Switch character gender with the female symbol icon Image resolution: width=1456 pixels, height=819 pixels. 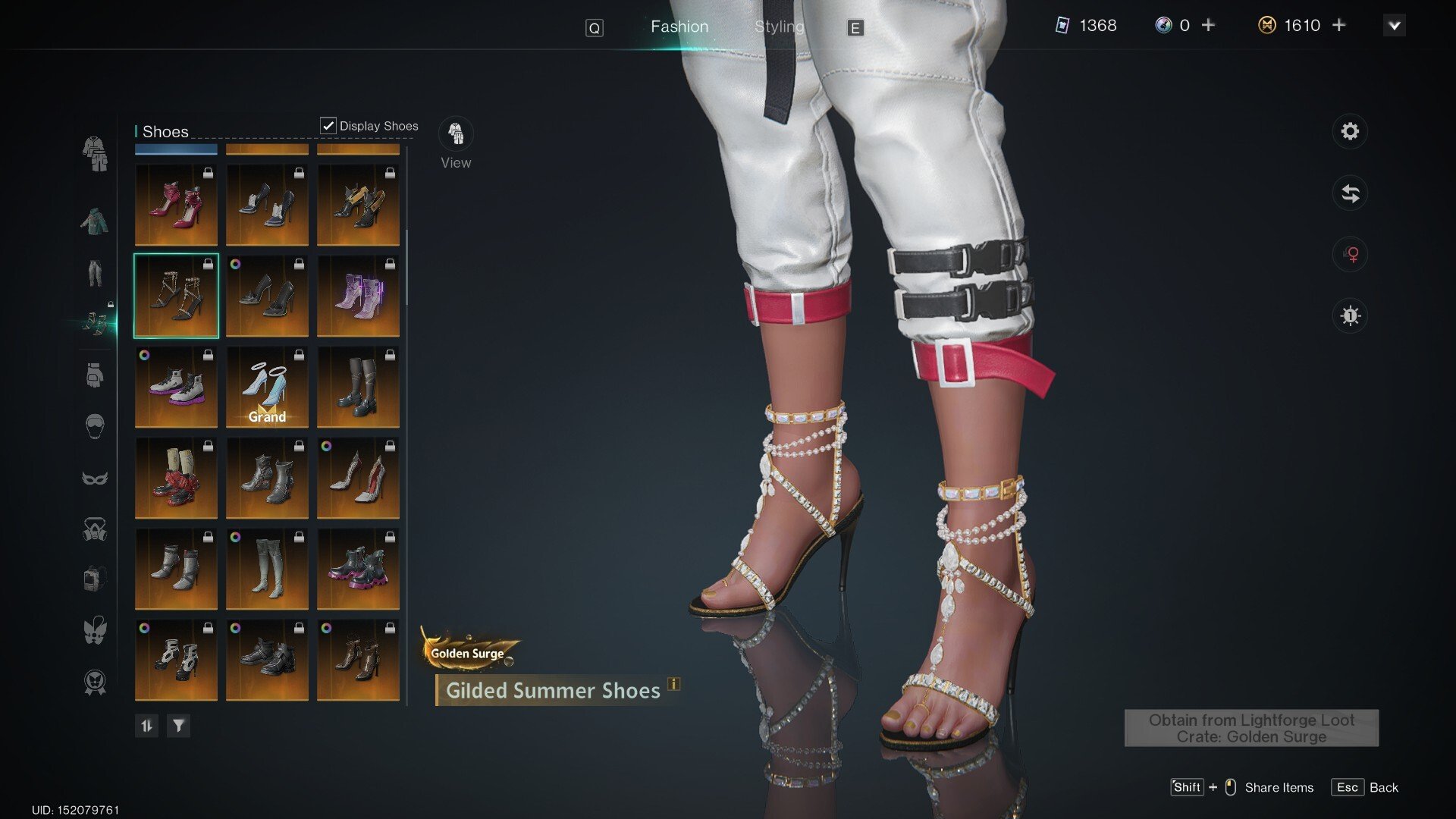click(x=1350, y=254)
